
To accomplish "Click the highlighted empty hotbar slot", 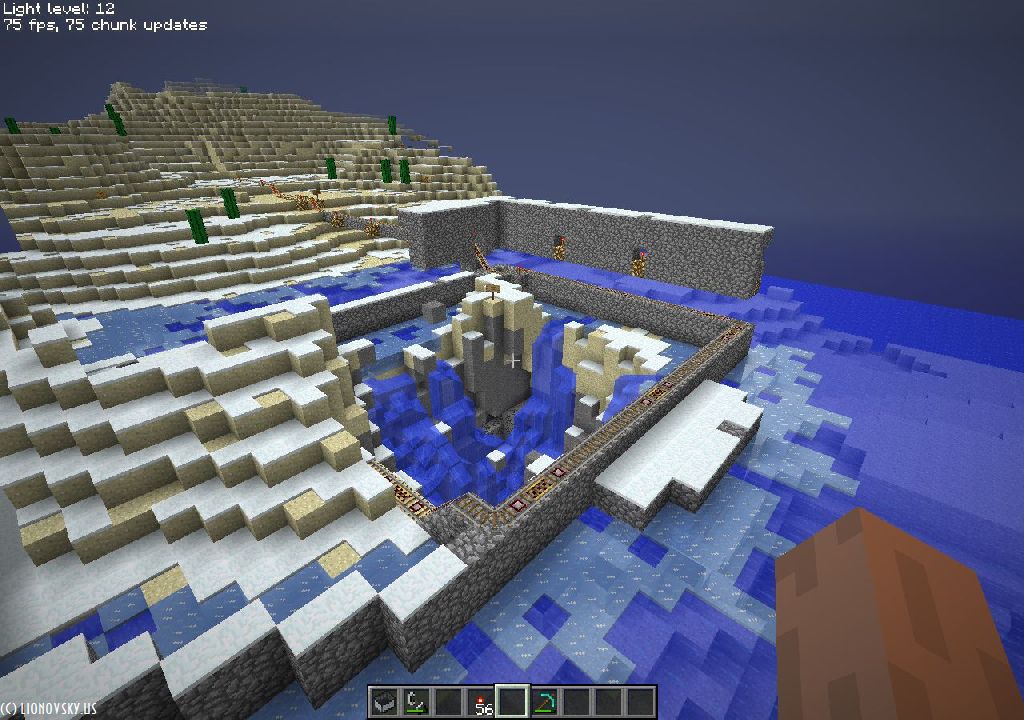I will tap(512, 702).
